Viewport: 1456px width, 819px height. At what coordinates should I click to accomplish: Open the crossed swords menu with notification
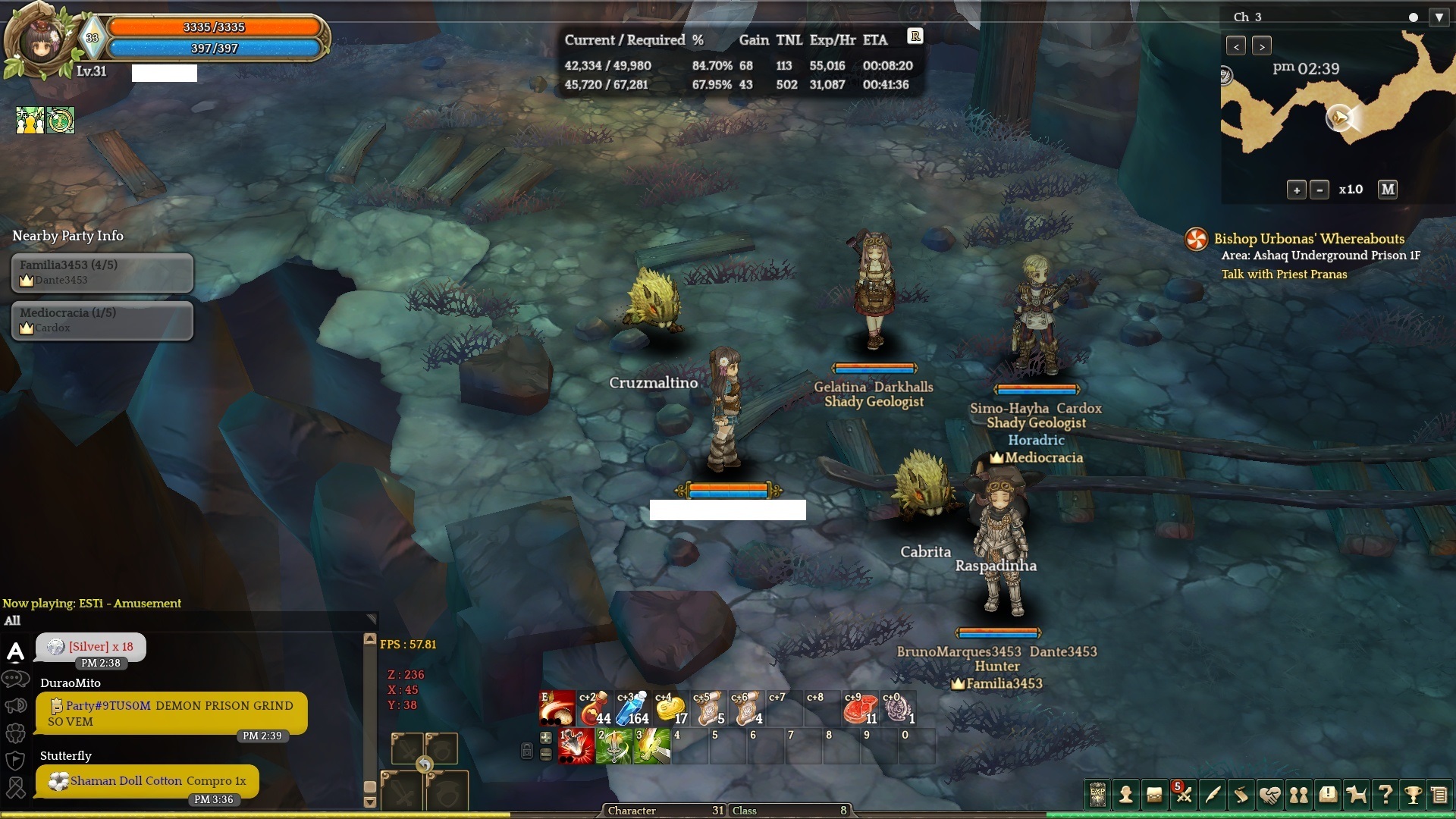pyautogui.click(x=1183, y=795)
